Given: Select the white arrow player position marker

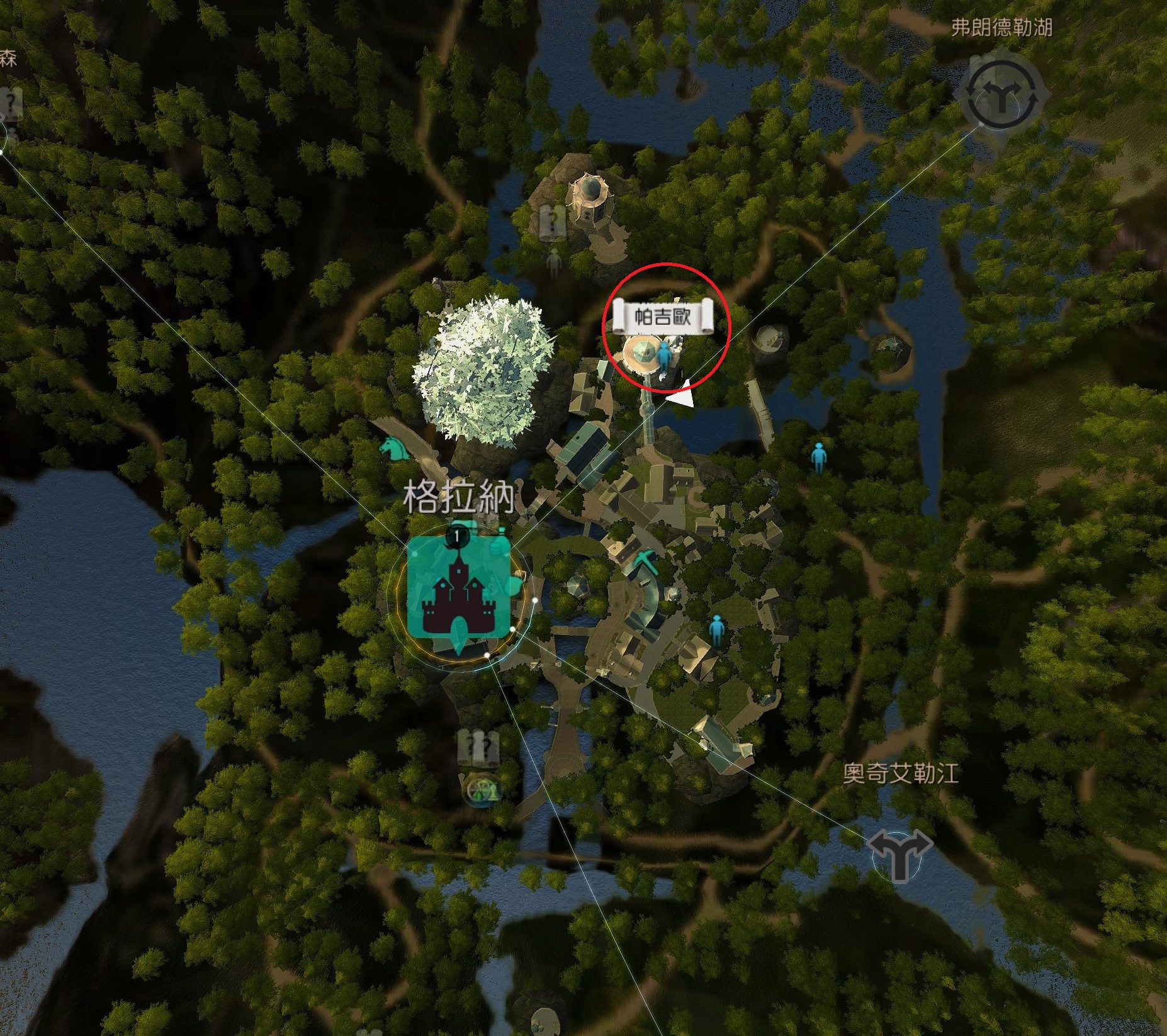Looking at the screenshot, I should tap(682, 396).
